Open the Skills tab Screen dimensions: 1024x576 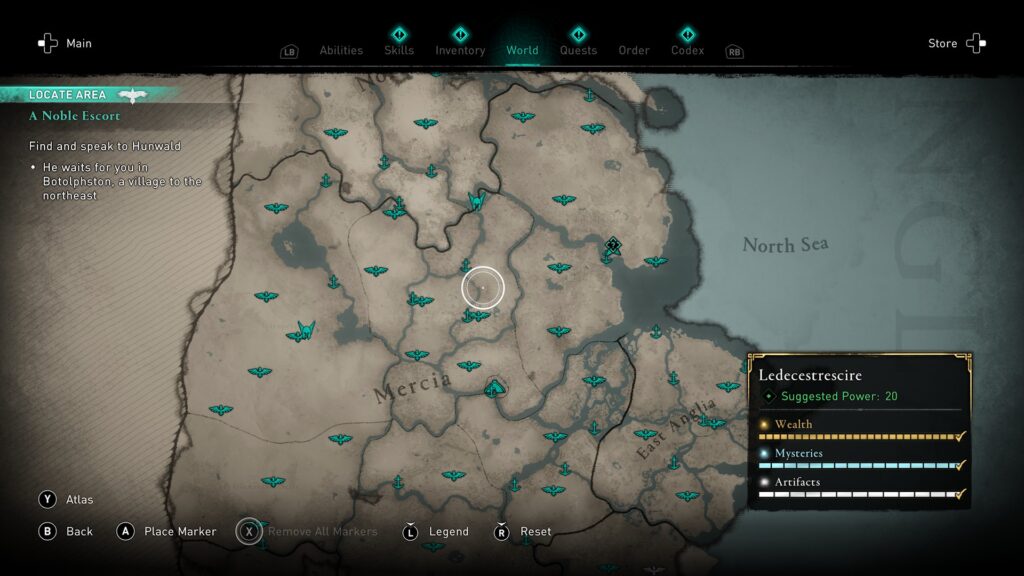tap(399, 50)
